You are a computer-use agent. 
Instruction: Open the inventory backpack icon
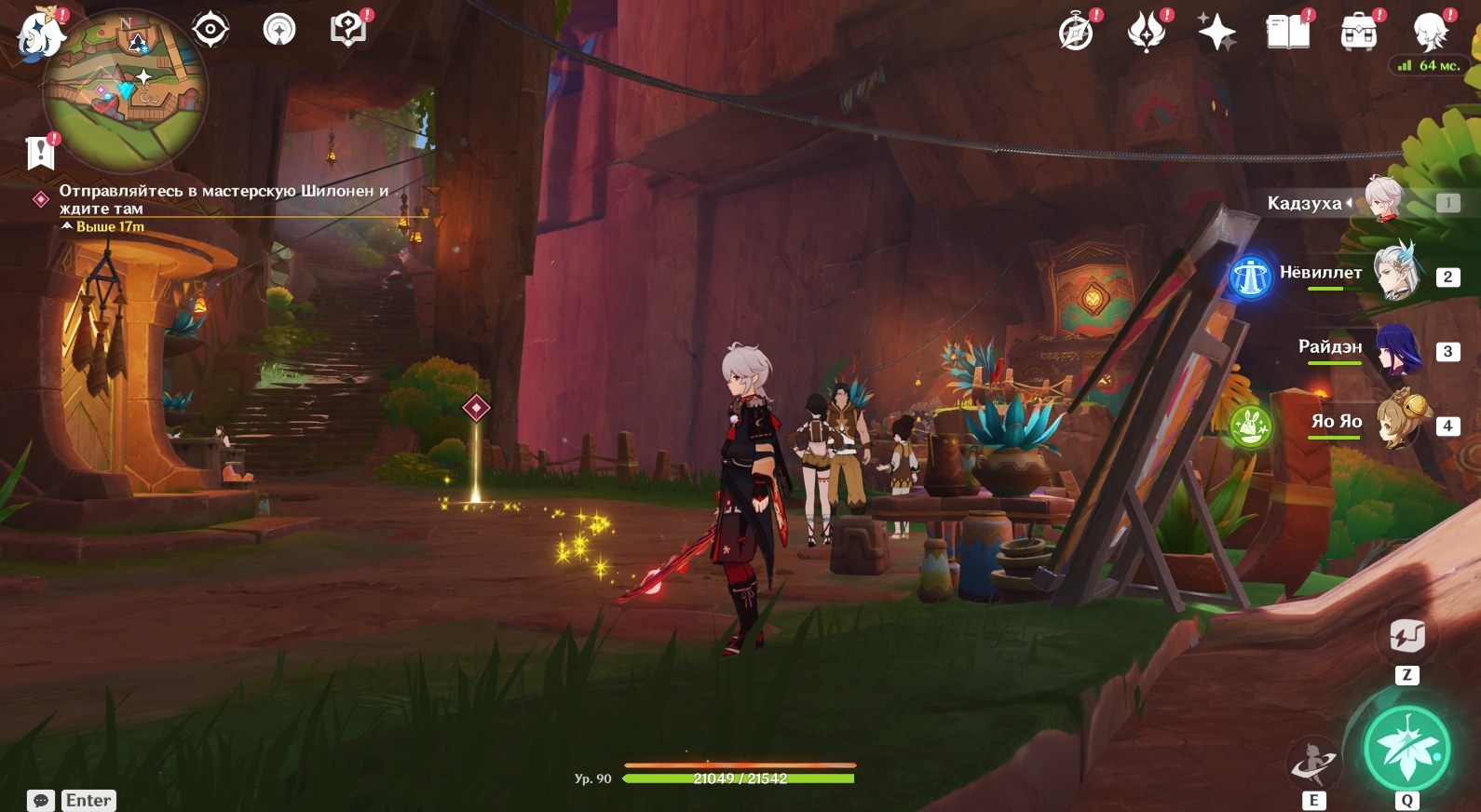click(1359, 33)
